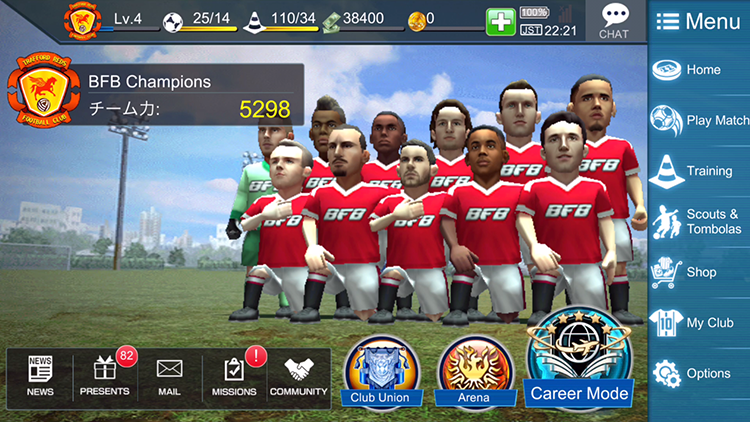This screenshot has height=422, width=750.
Task: Select Play Match from the side menu
Action: (x=699, y=120)
